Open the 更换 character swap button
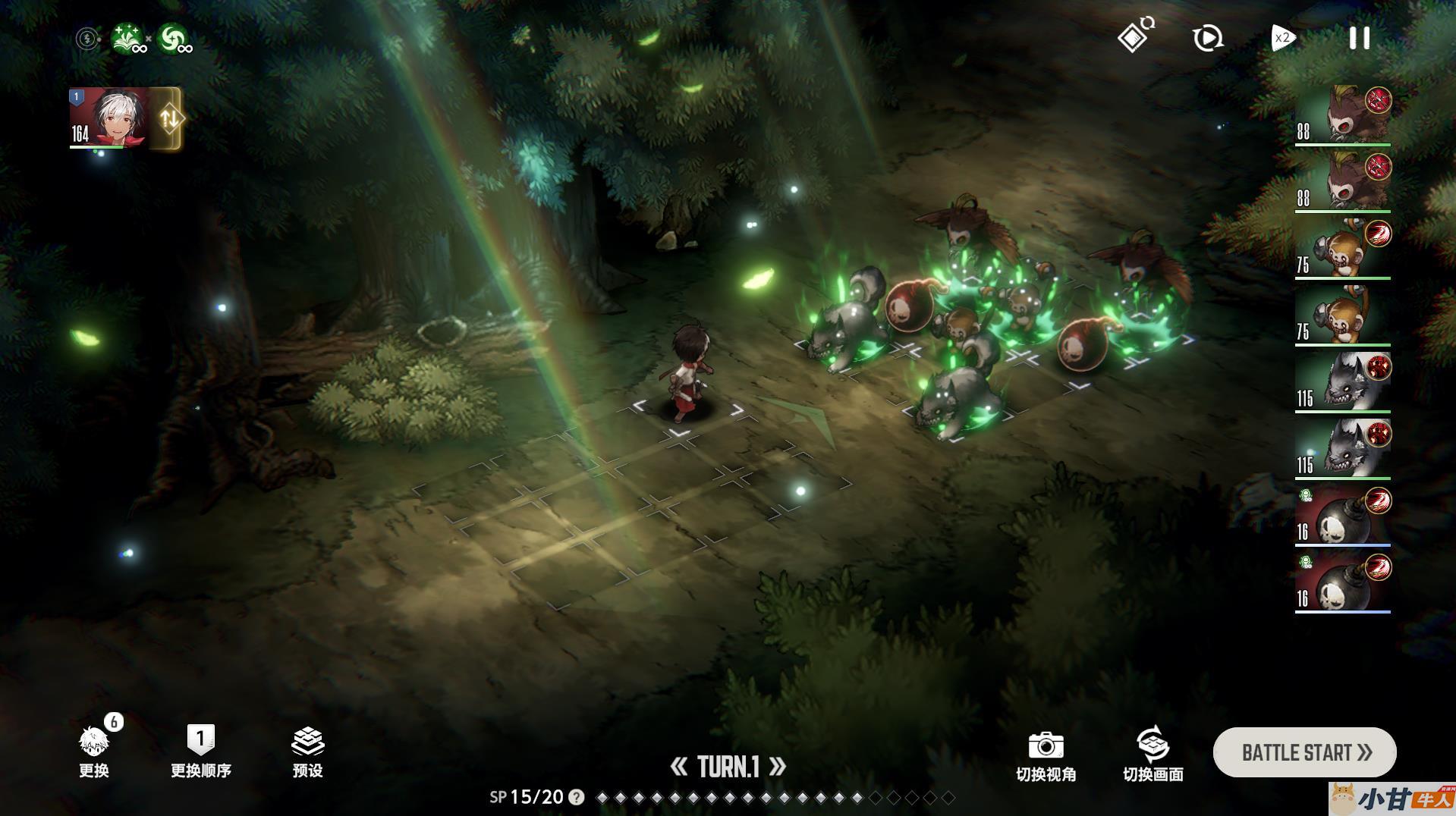This screenshot has width=1456, height=816. [94, 751]
